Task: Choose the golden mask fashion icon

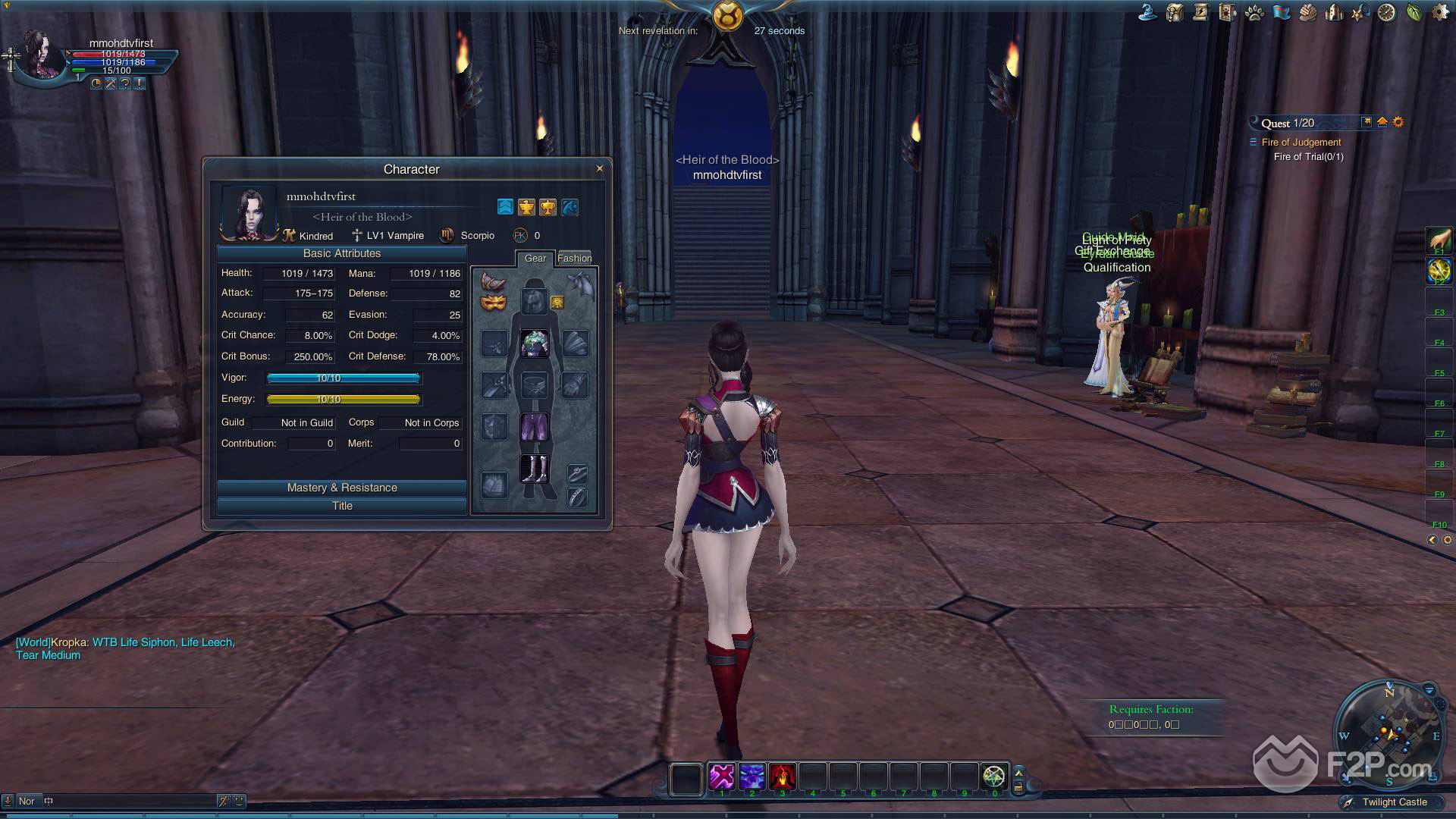Action: click(x=493, y=303)
